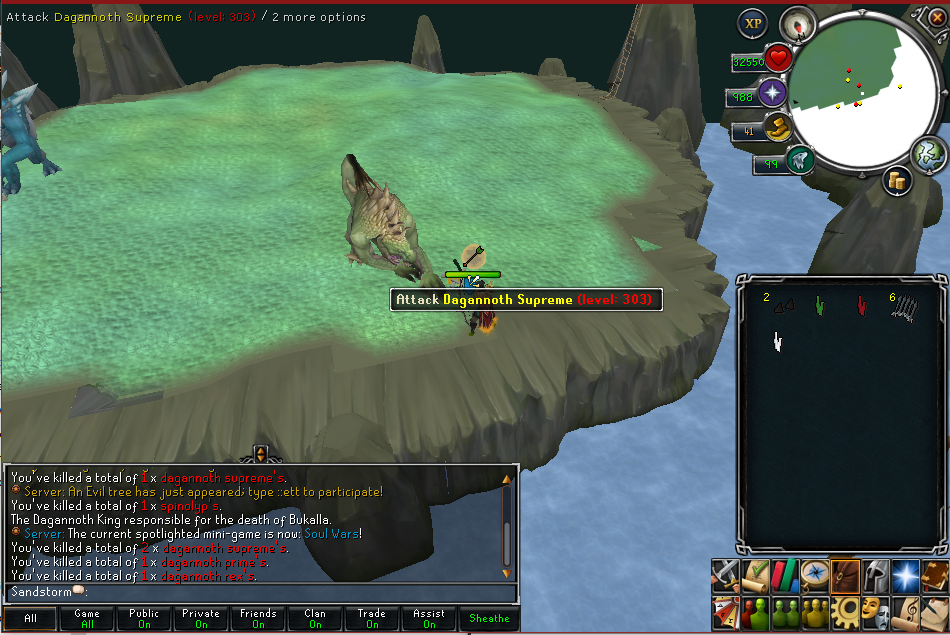Toggle the Public chat filter
This screenshot has width=950, height=635.
point(144,618)
